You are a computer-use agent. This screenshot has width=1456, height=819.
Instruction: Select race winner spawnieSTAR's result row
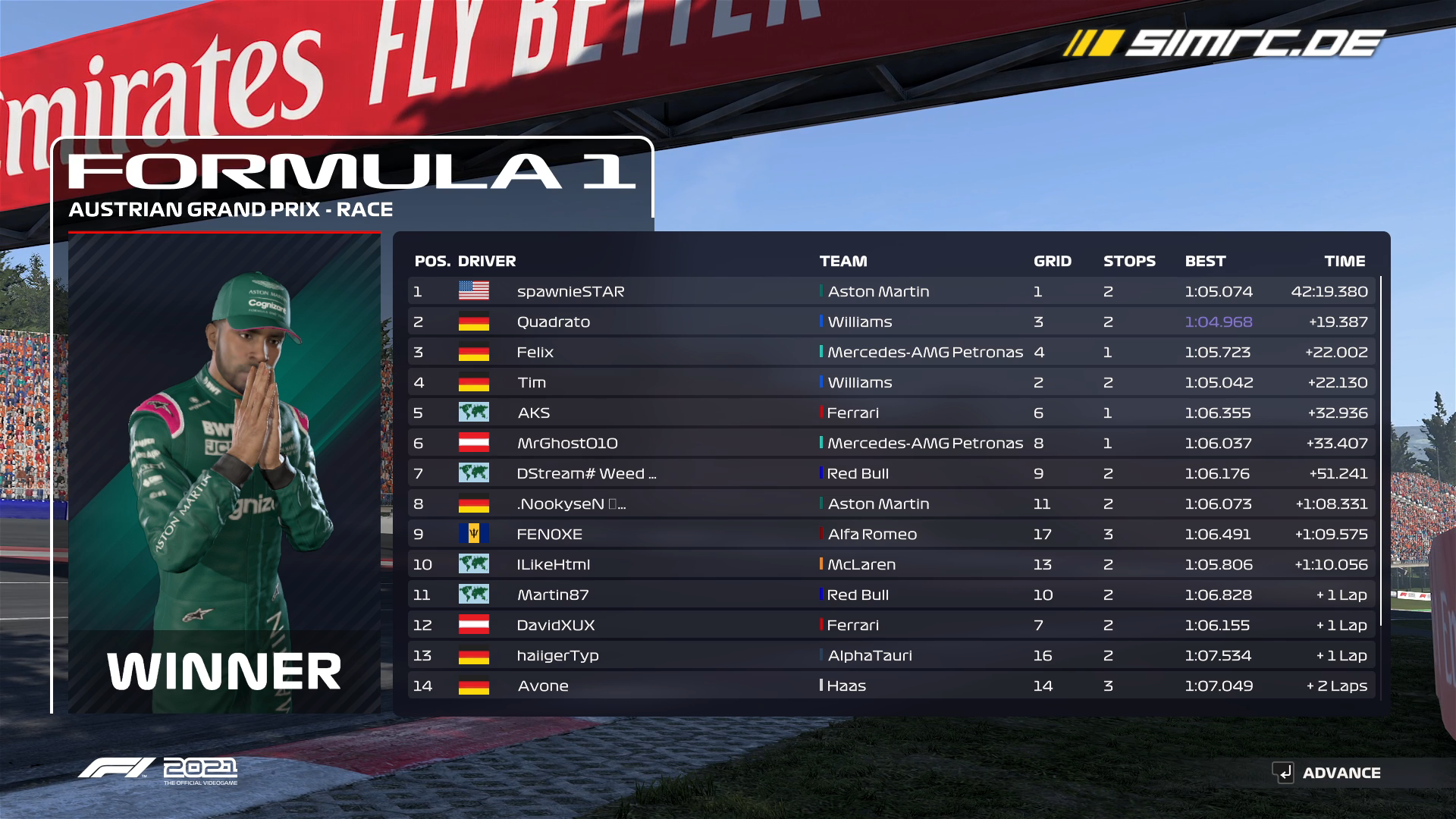891,291
